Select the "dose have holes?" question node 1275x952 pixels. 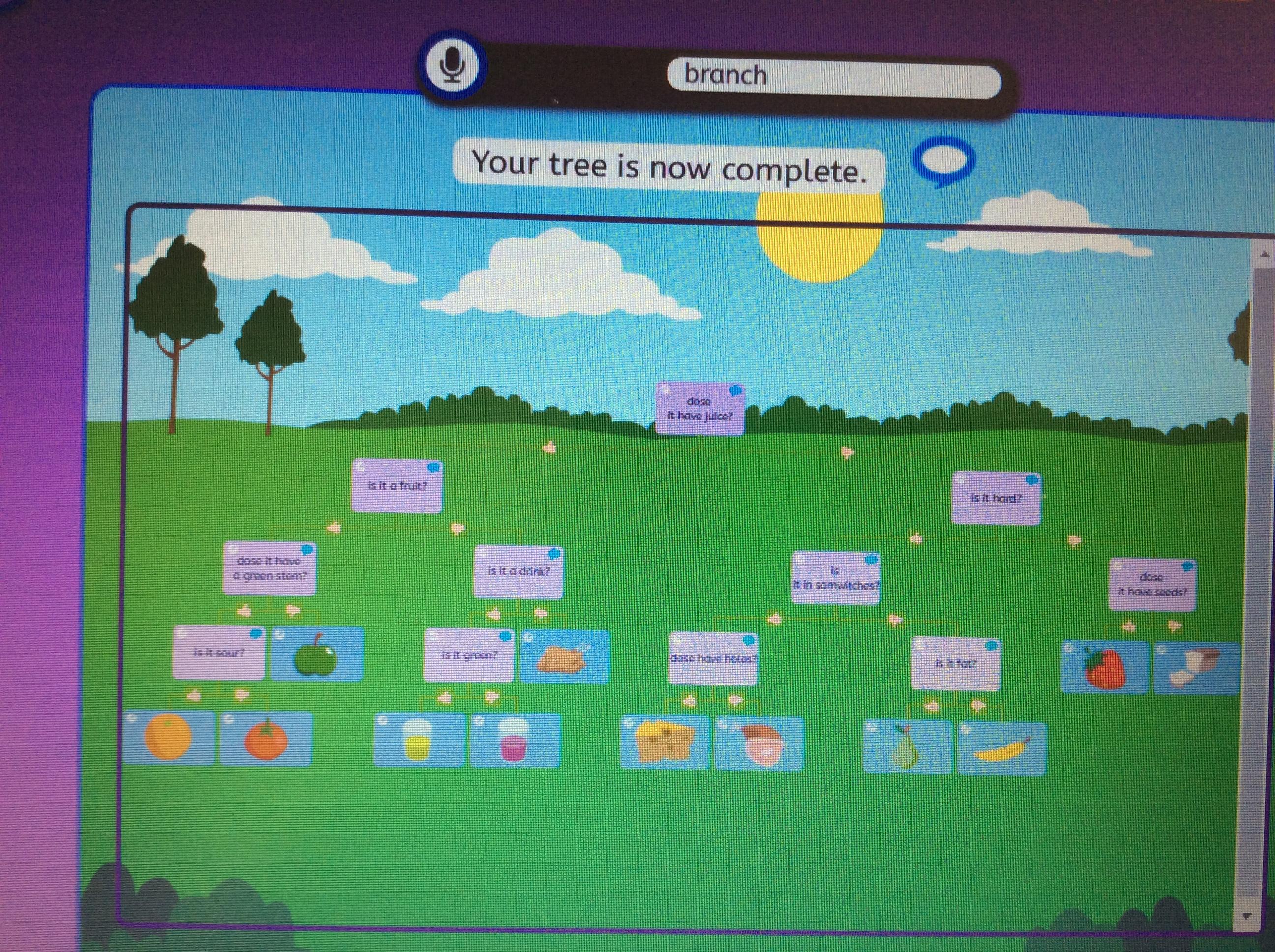712,658
